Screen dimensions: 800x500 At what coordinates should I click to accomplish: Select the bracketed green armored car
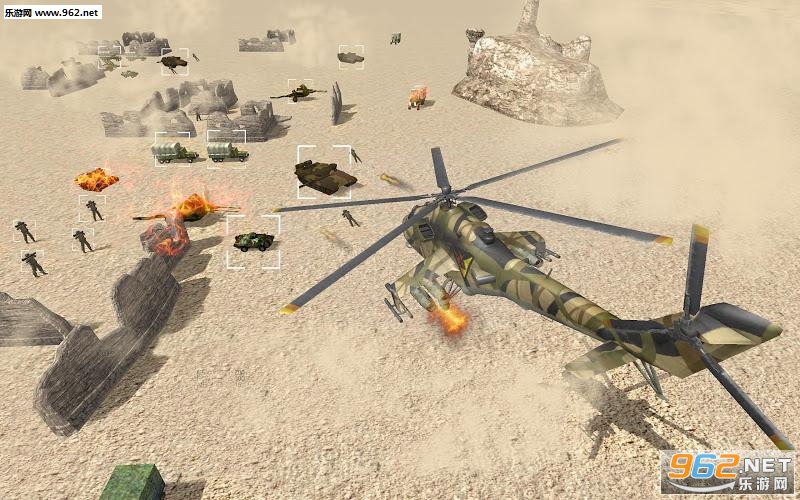253,241
